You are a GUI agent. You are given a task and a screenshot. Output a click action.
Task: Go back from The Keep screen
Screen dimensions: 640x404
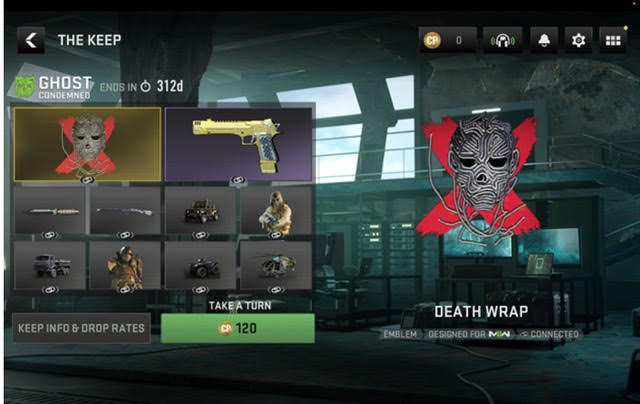pyautogui.click(x=31, y=40)
